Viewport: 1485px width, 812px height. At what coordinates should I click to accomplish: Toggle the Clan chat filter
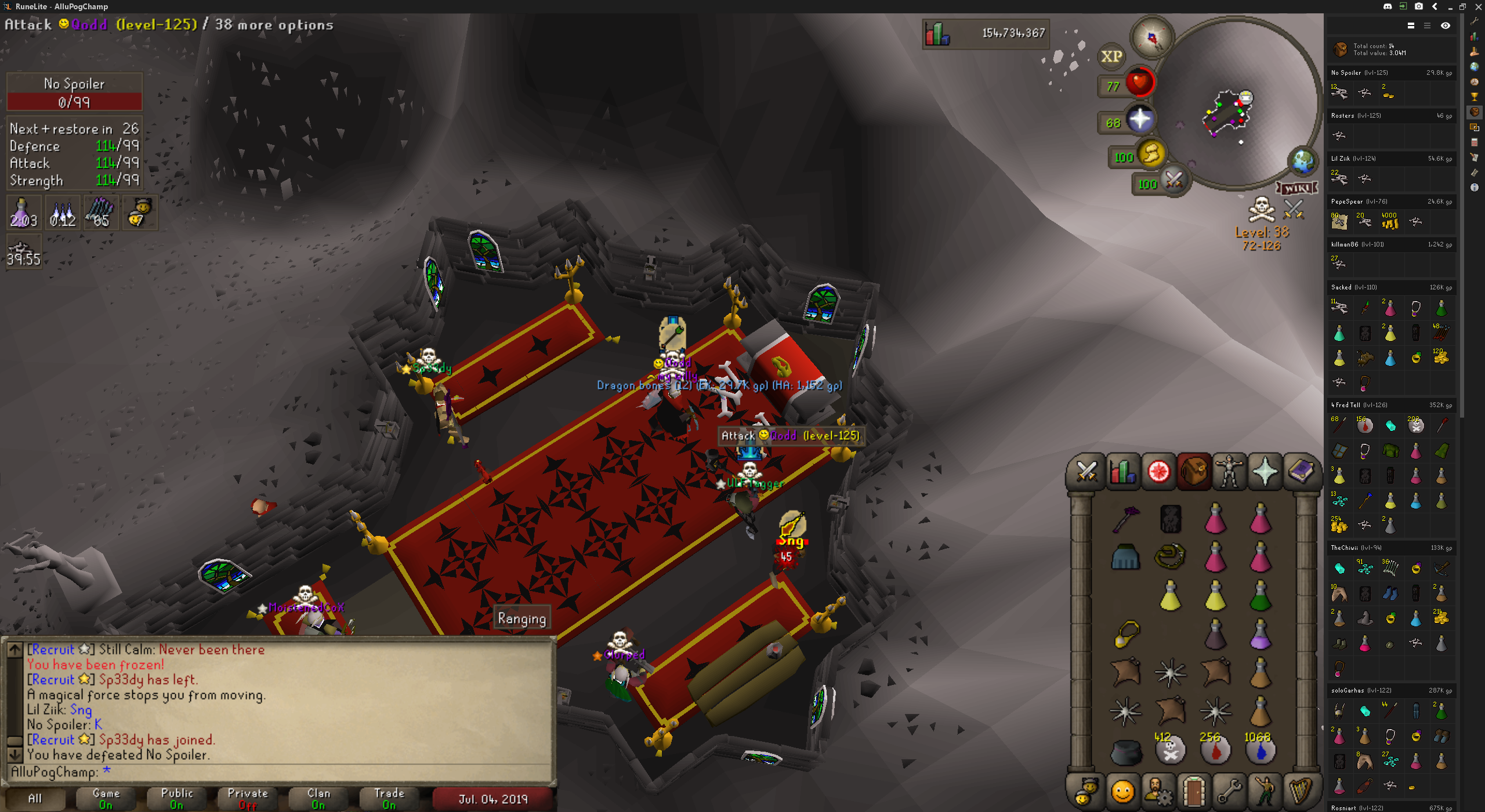(318, 799)
